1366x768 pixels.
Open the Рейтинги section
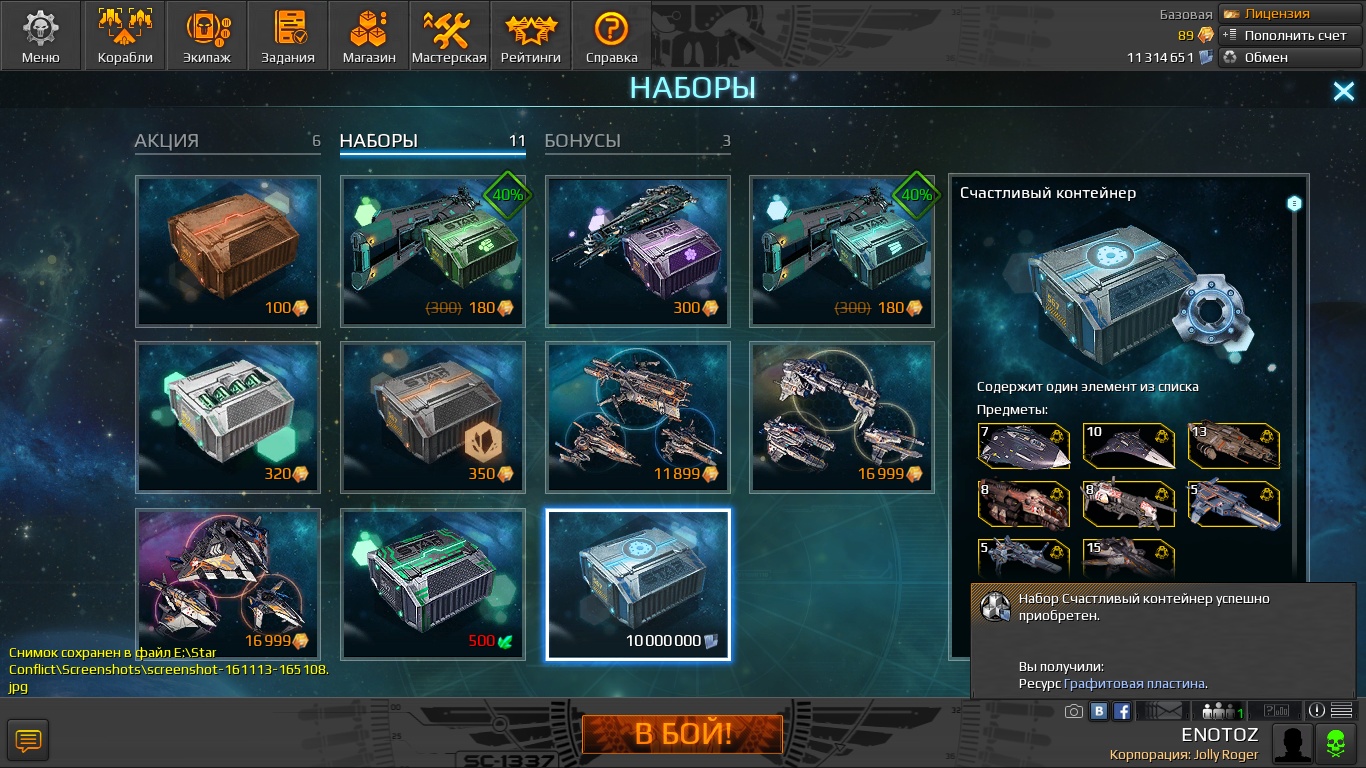[530, 36]
